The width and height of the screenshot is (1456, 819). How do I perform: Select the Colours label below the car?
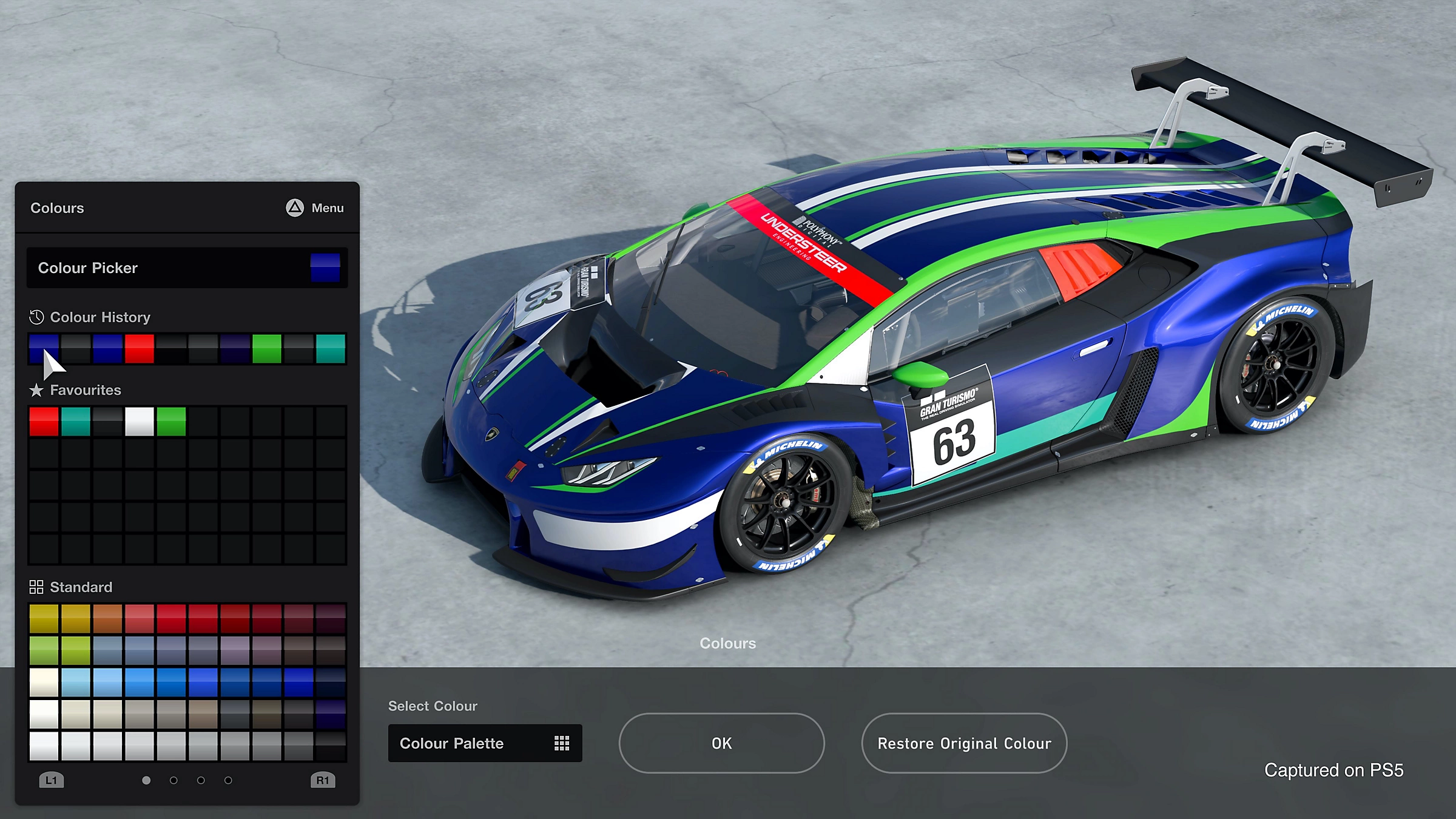727,643
